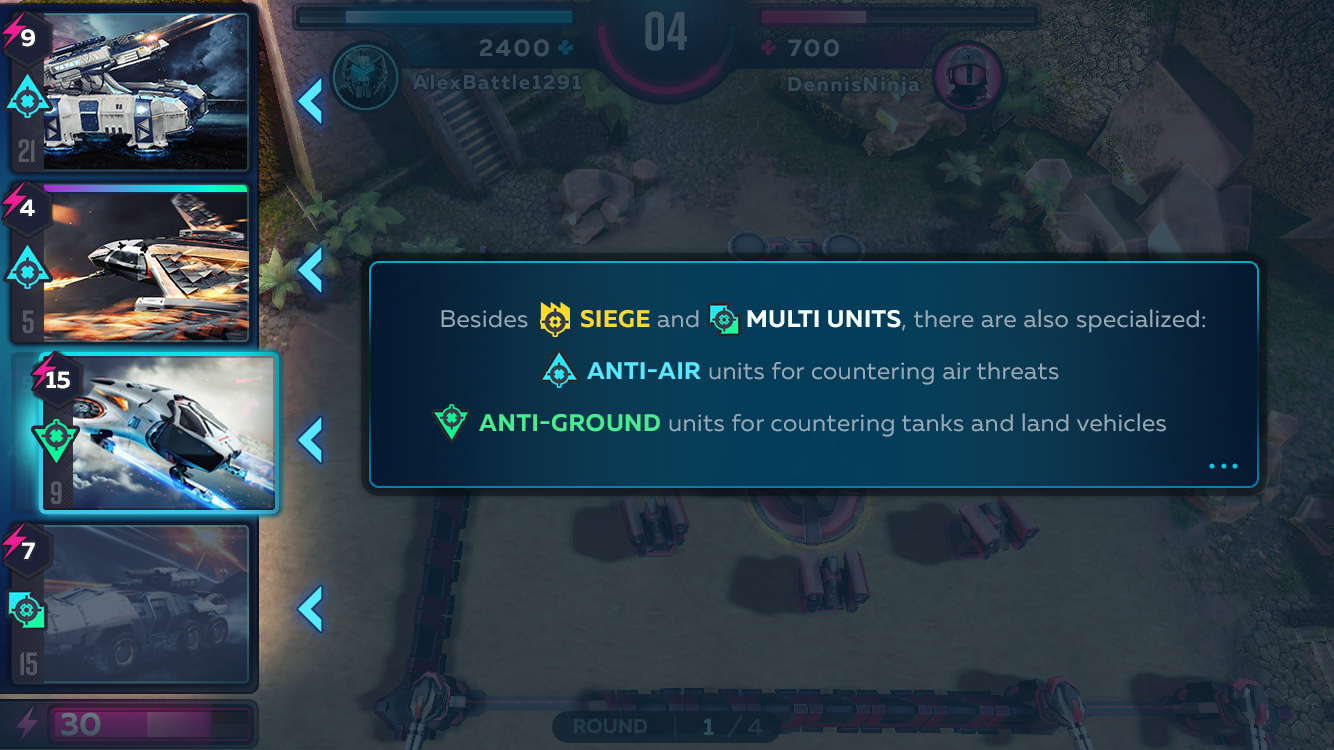Pick the highlighted 15-energy hover ship card
This screenshot has width=1334, height=750.
tap(160, 432)
